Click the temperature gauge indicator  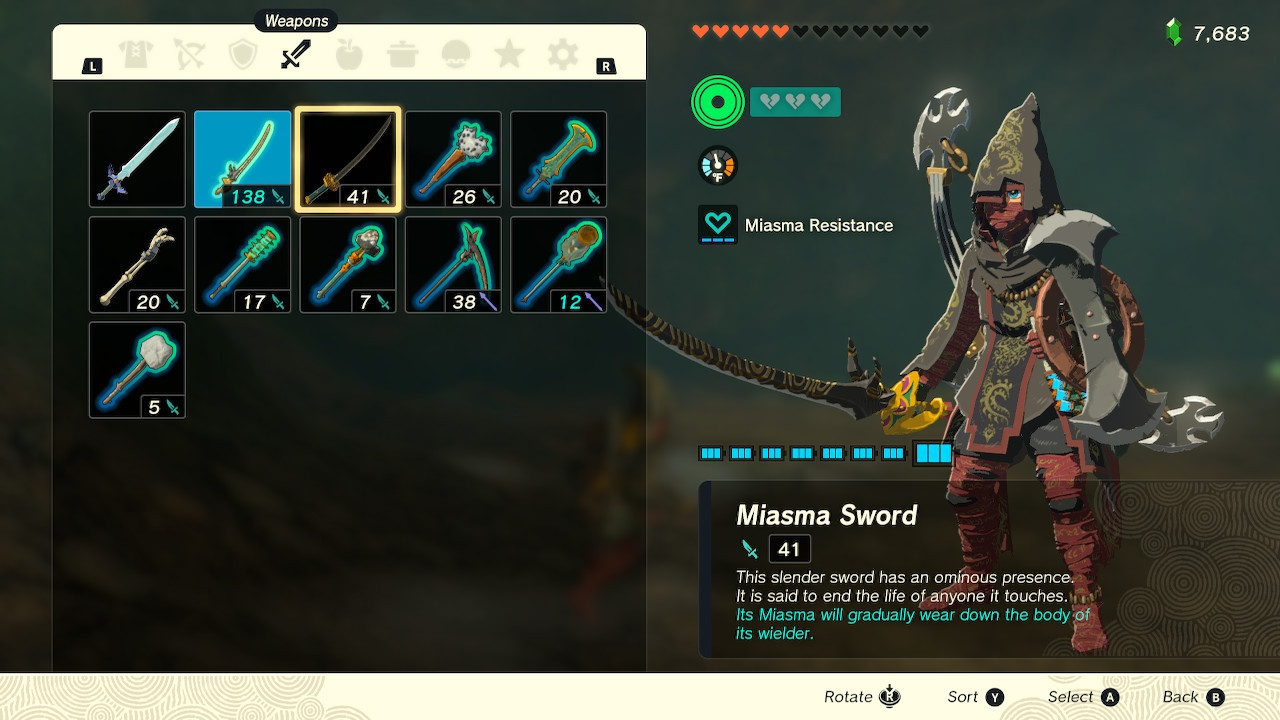click(716, 165)
